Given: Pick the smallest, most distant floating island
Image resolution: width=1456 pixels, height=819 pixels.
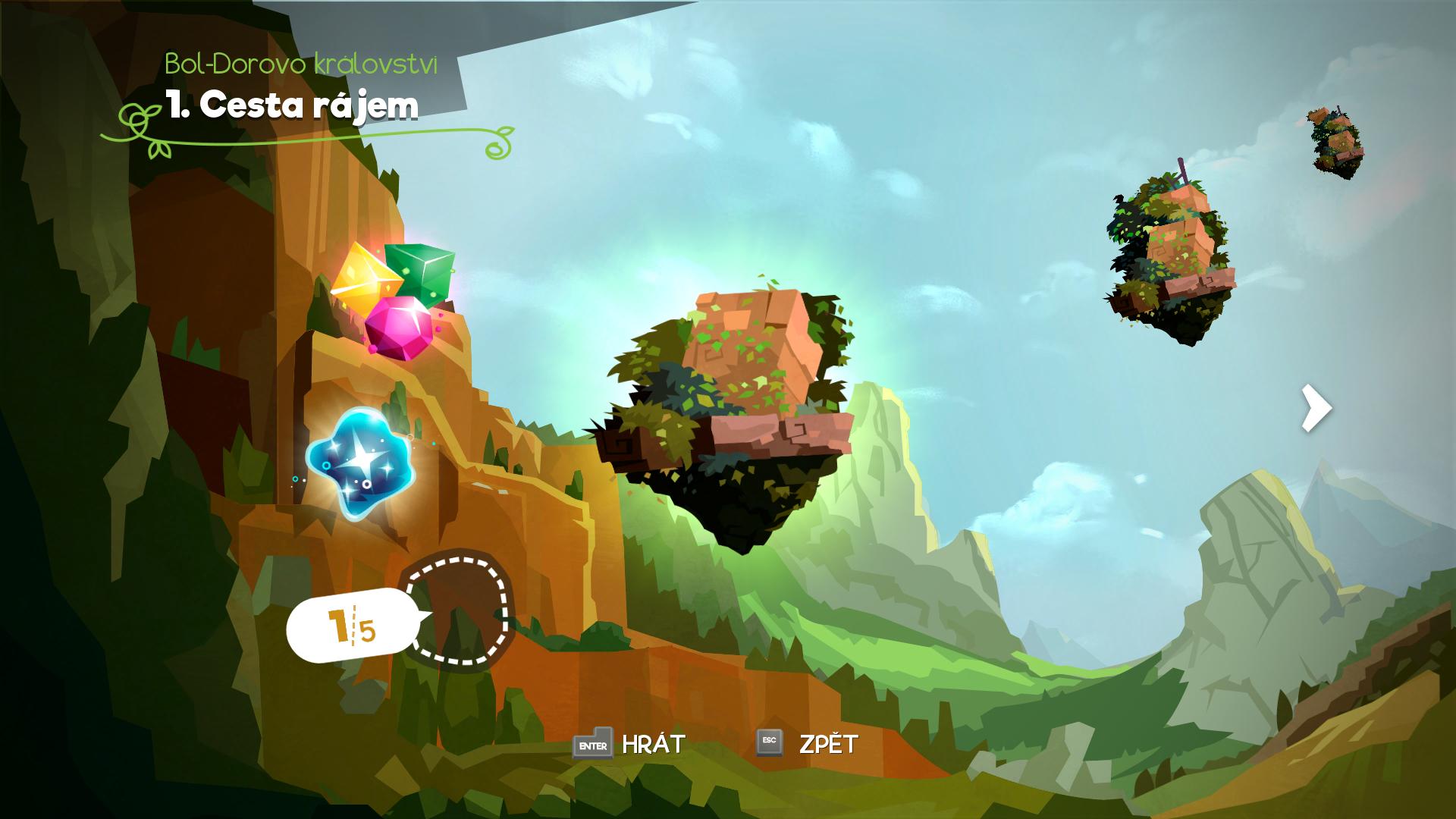Looking at the screenshot, I should point(1336,142).
